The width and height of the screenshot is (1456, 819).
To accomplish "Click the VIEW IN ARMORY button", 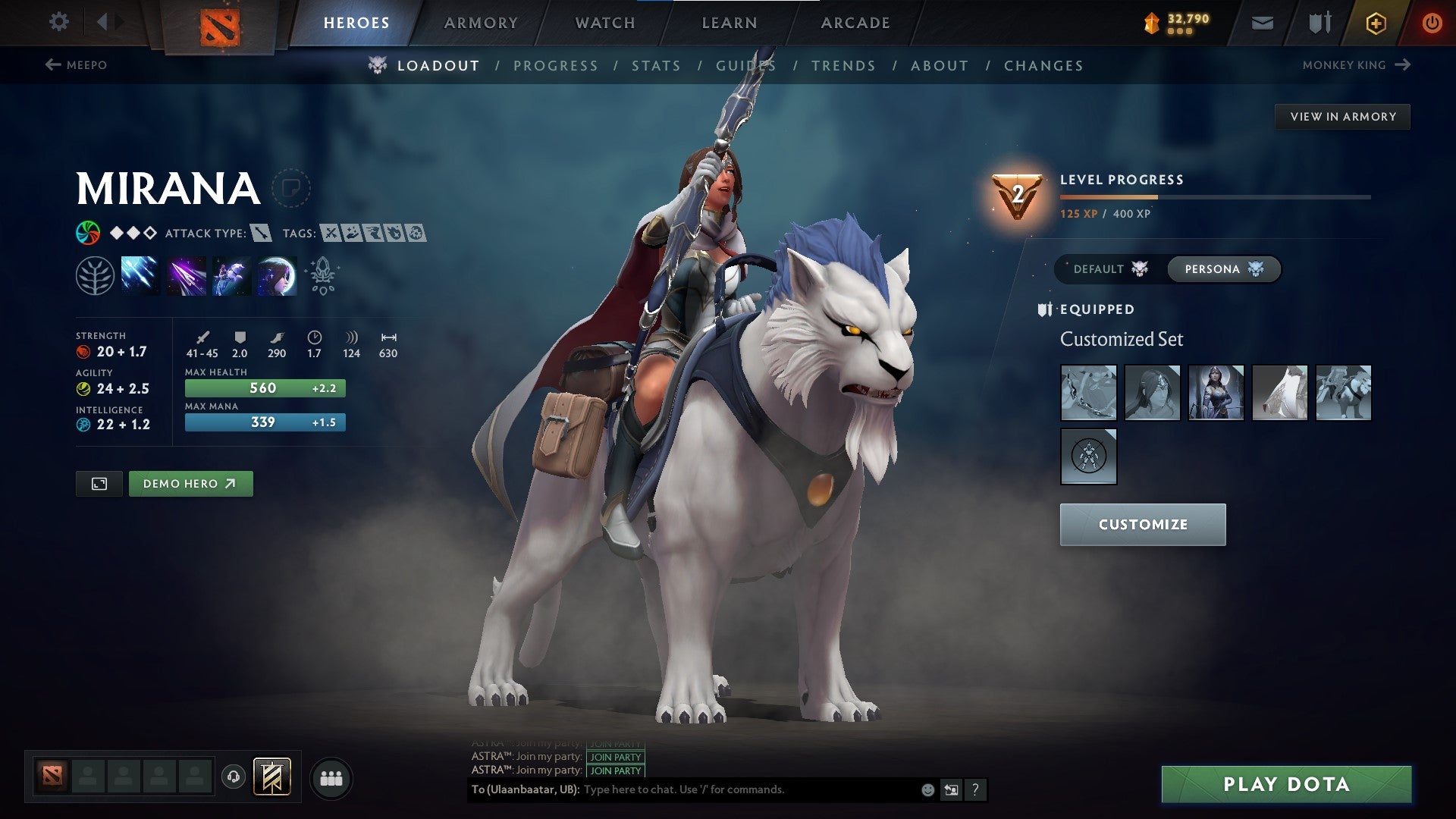I will pyautogui.click(x=1342, y=116).
